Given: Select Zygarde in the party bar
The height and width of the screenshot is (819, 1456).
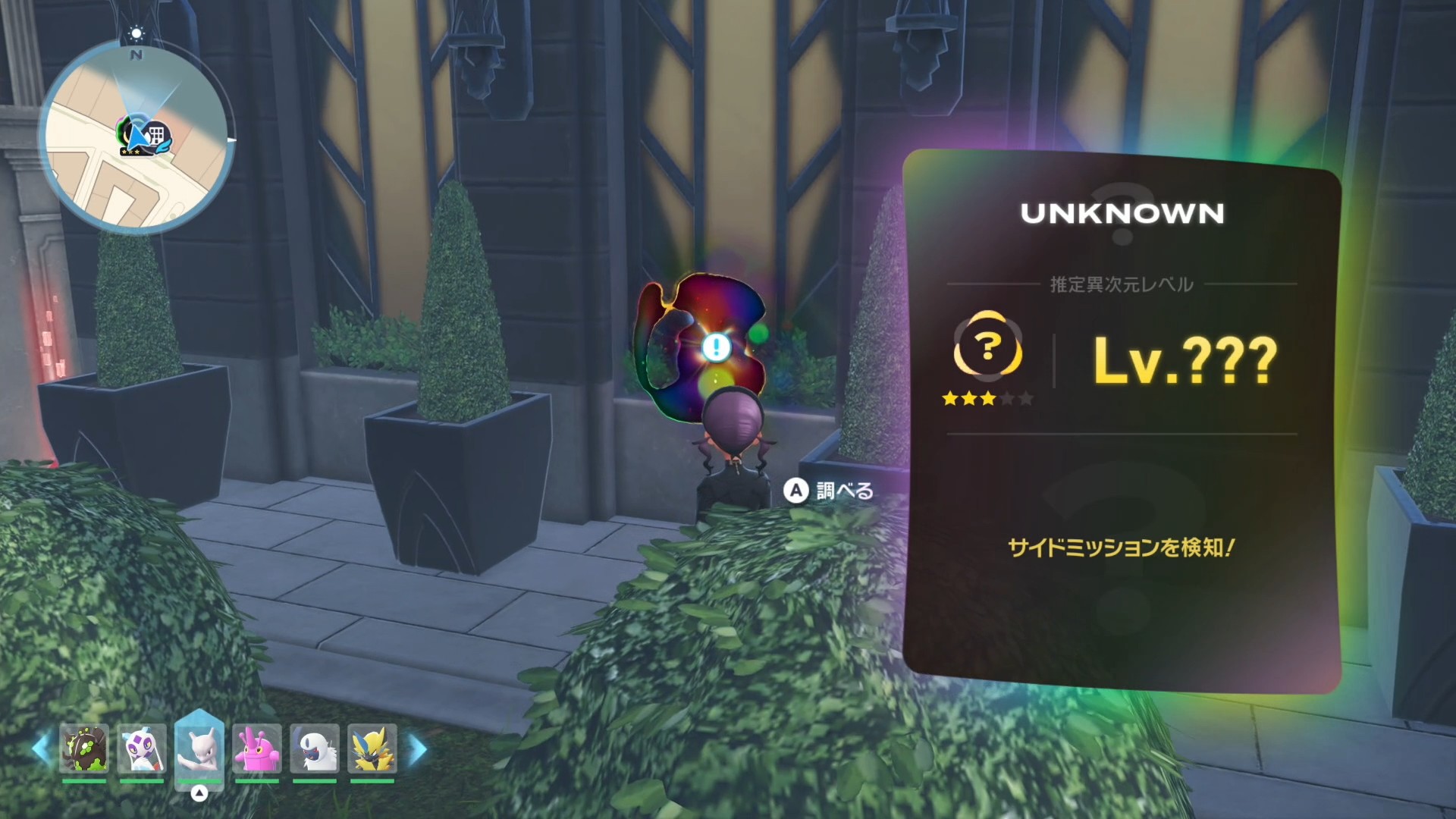Looking at the screenshot, I should 84,748.
